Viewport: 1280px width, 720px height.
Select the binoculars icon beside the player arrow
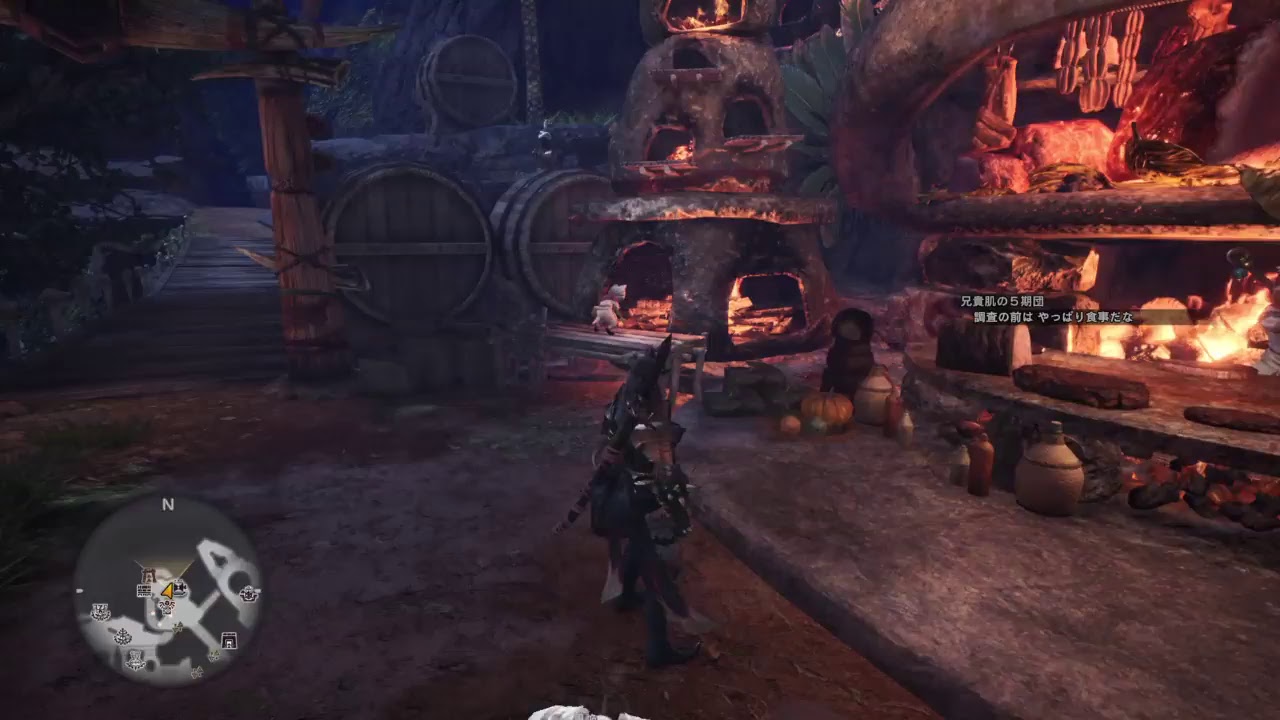[180, 587]
